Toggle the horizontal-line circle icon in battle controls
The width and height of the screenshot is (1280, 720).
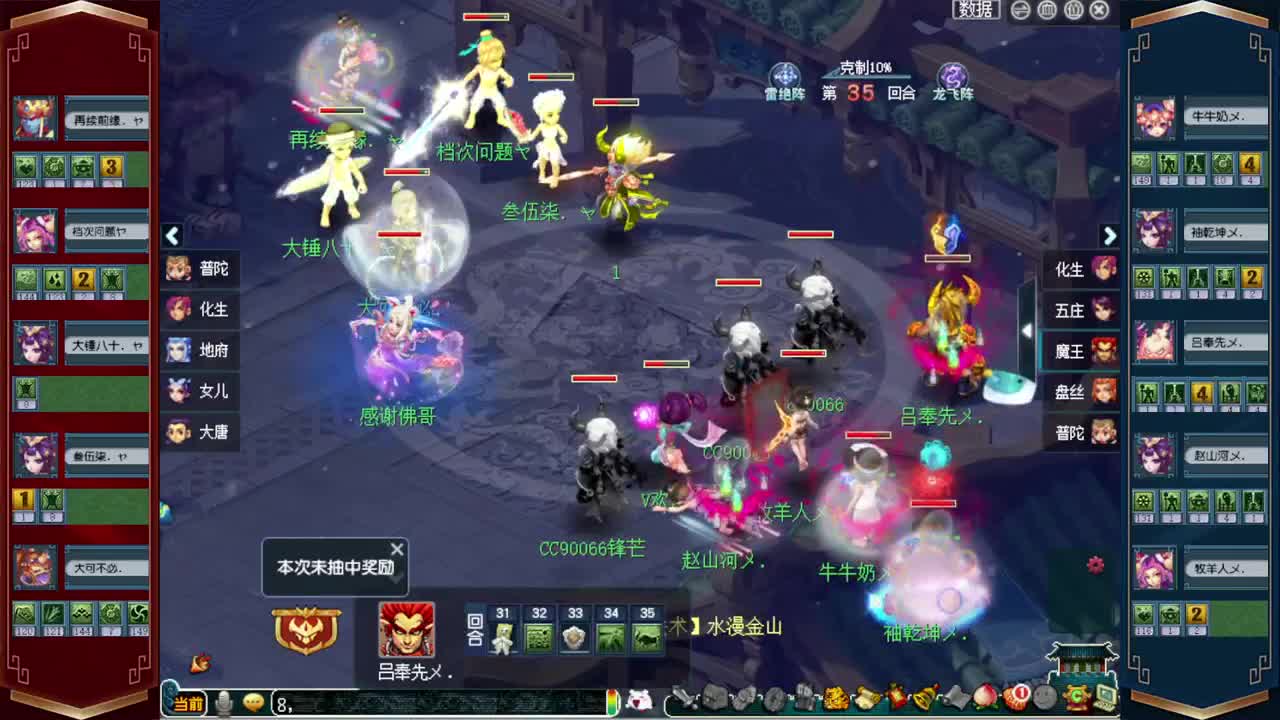(x=1020, y=10)
